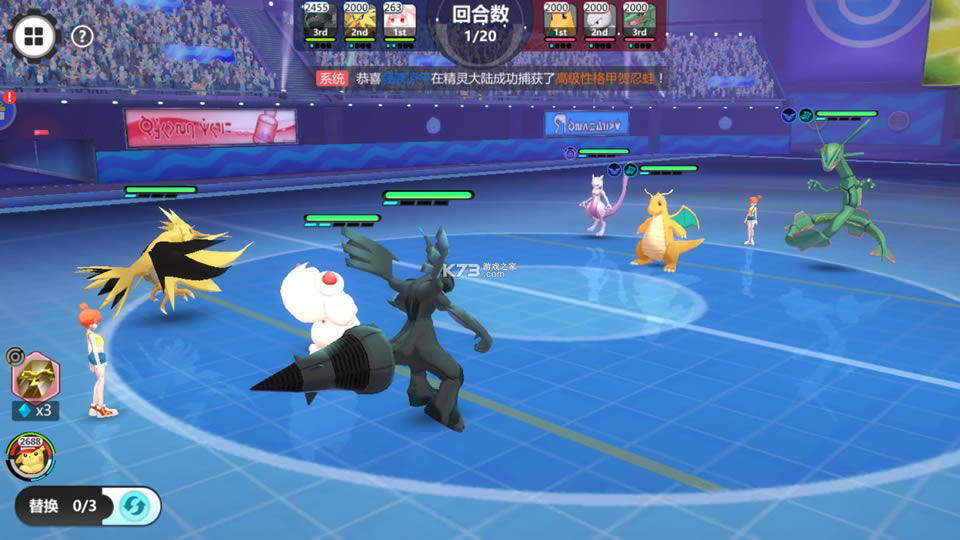960x540 pixels.
Task: Select the Pikachu portrait showing 2688
Action: coord(28,457)
